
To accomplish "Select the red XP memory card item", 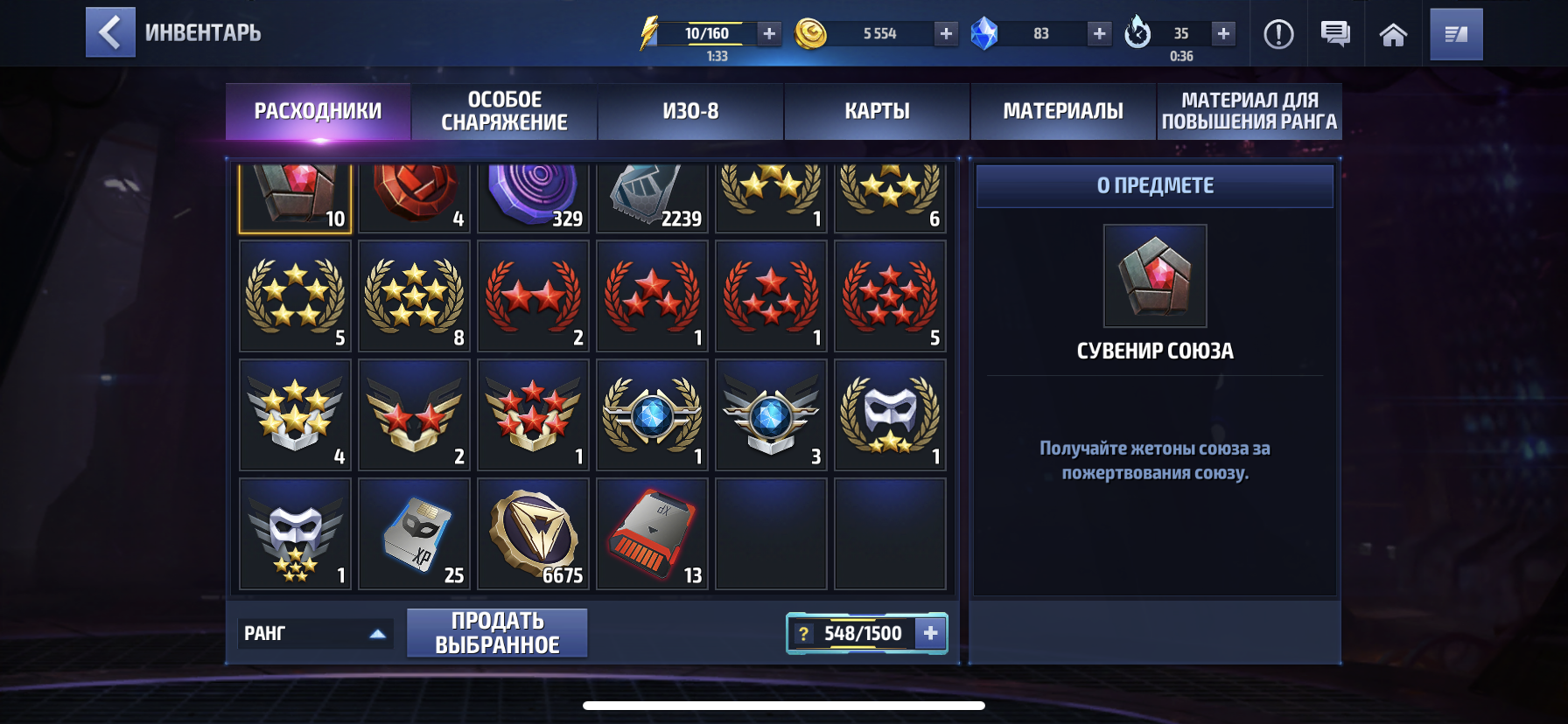I will pos(651,533).
